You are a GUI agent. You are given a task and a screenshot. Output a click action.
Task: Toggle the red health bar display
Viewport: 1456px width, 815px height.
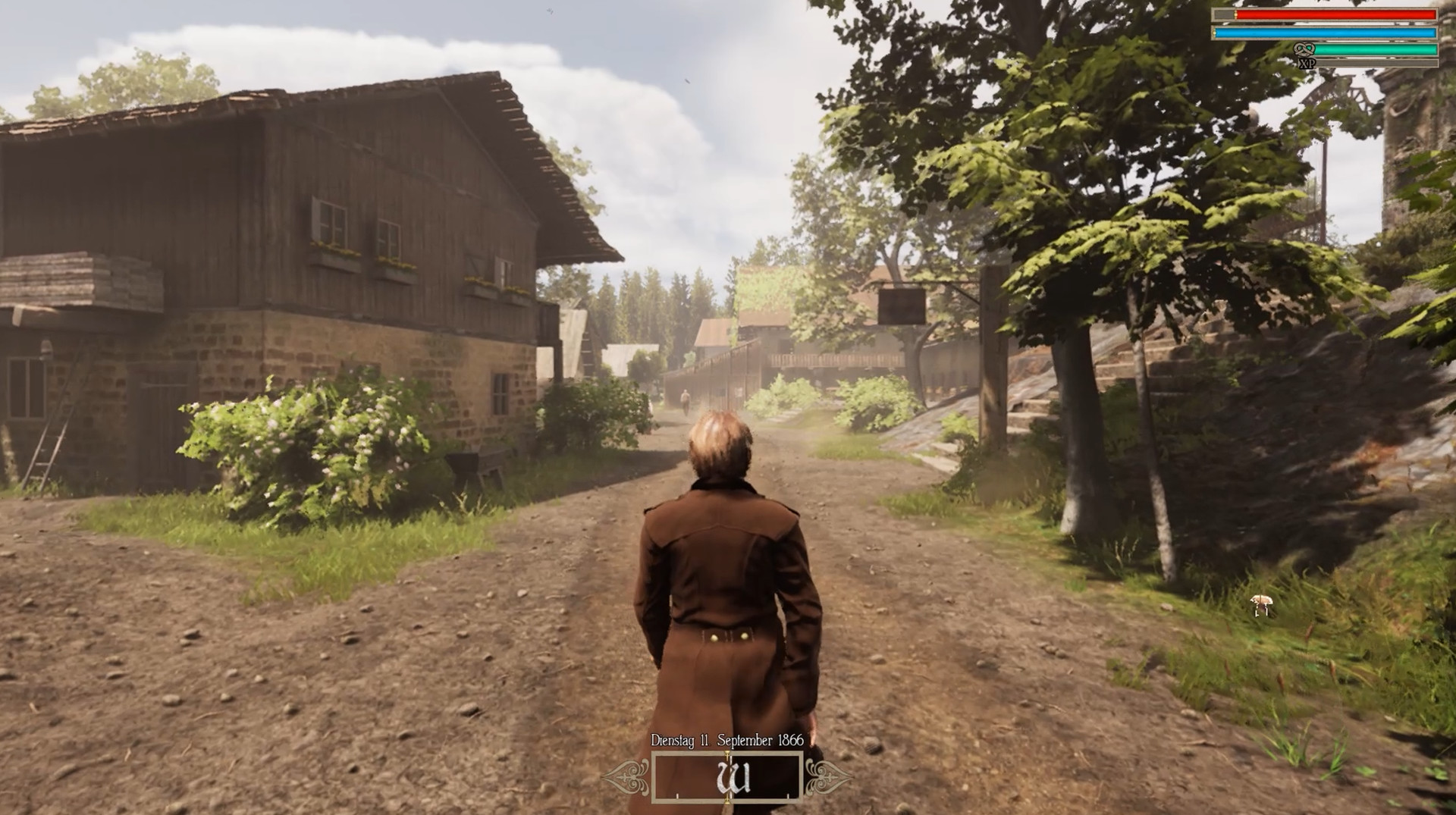pyautogui.click(x=1335, y=14)
